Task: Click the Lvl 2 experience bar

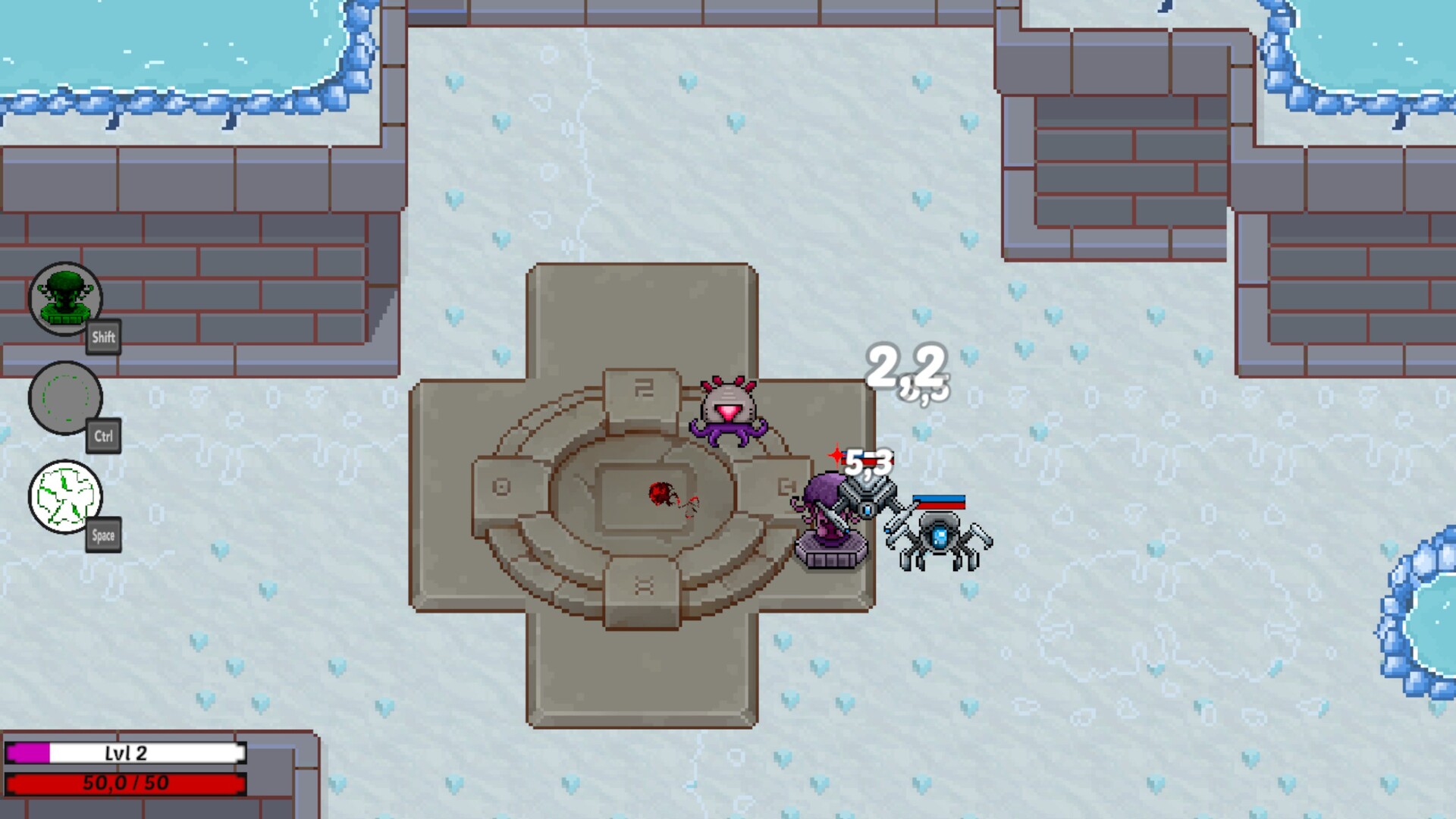Action: [x=125, y=753]
